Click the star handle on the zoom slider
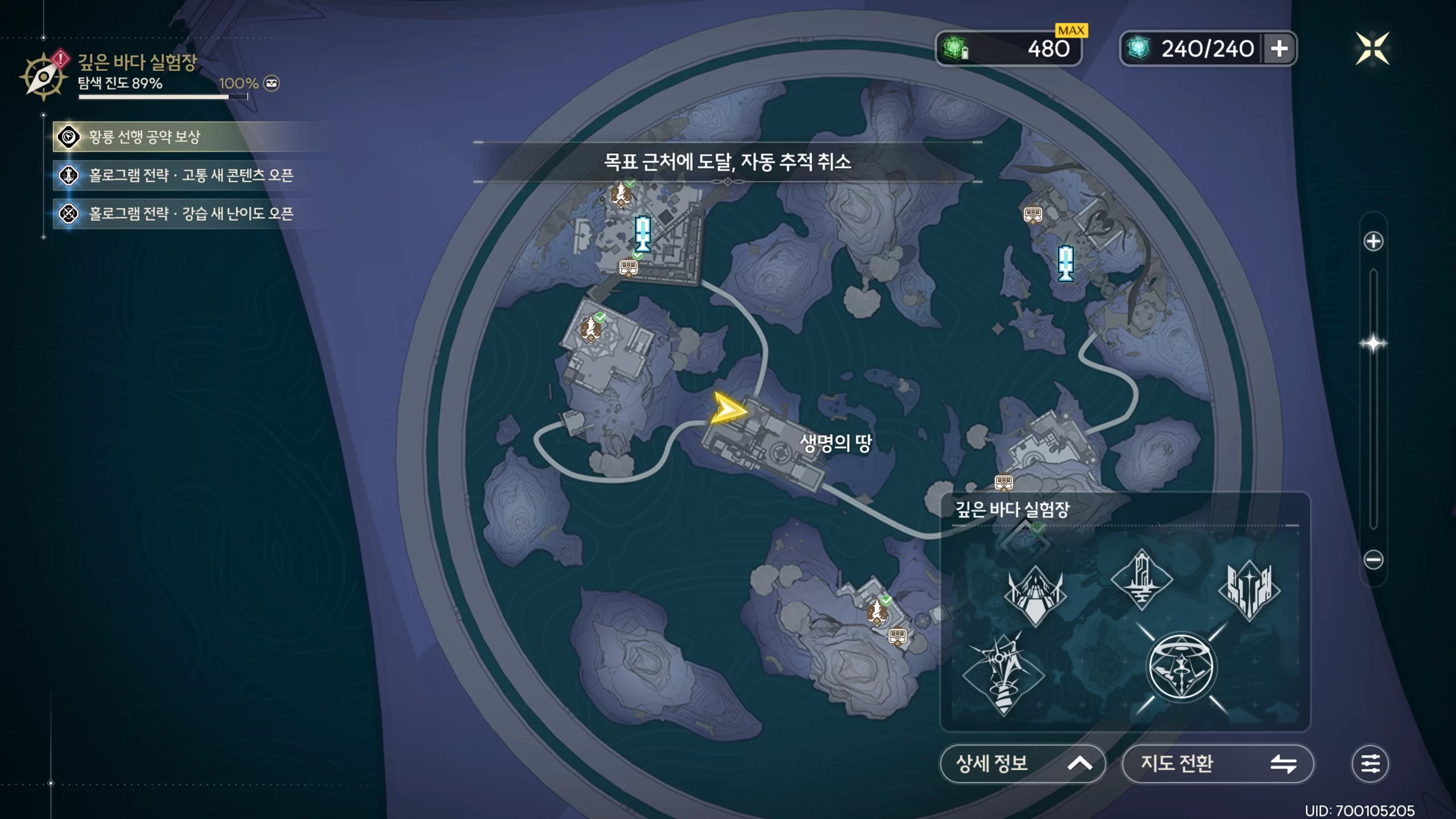This screenshot has height=819, width=1456. click(x=1373, y=344)
